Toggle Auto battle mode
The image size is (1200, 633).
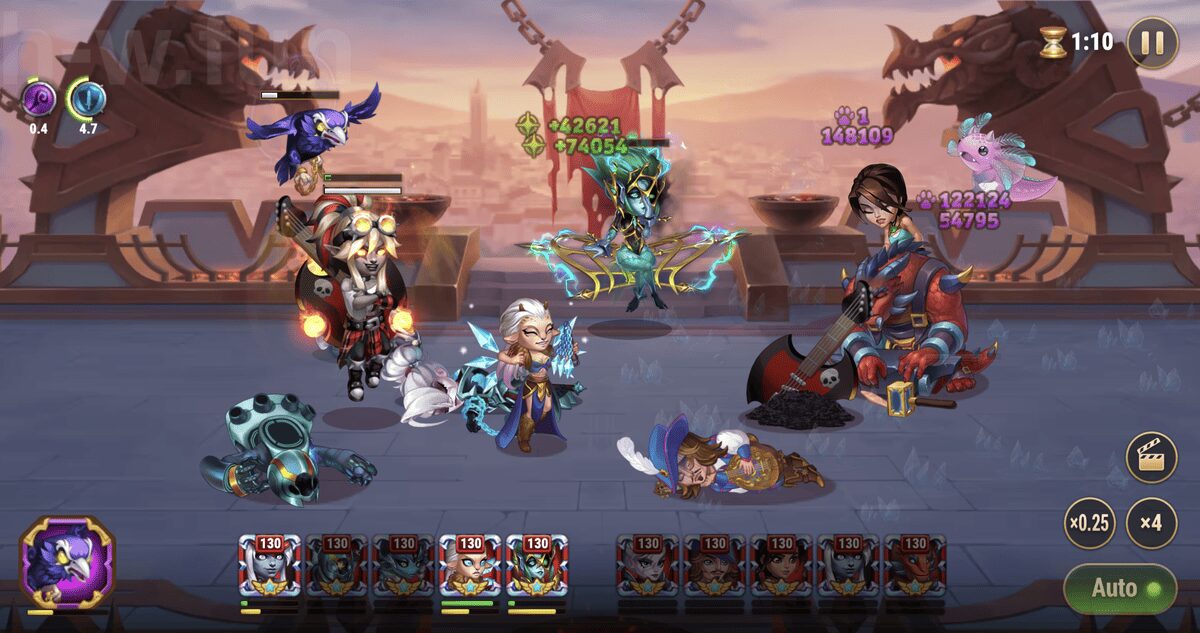pyautogui.click(x=1118, y=588)
